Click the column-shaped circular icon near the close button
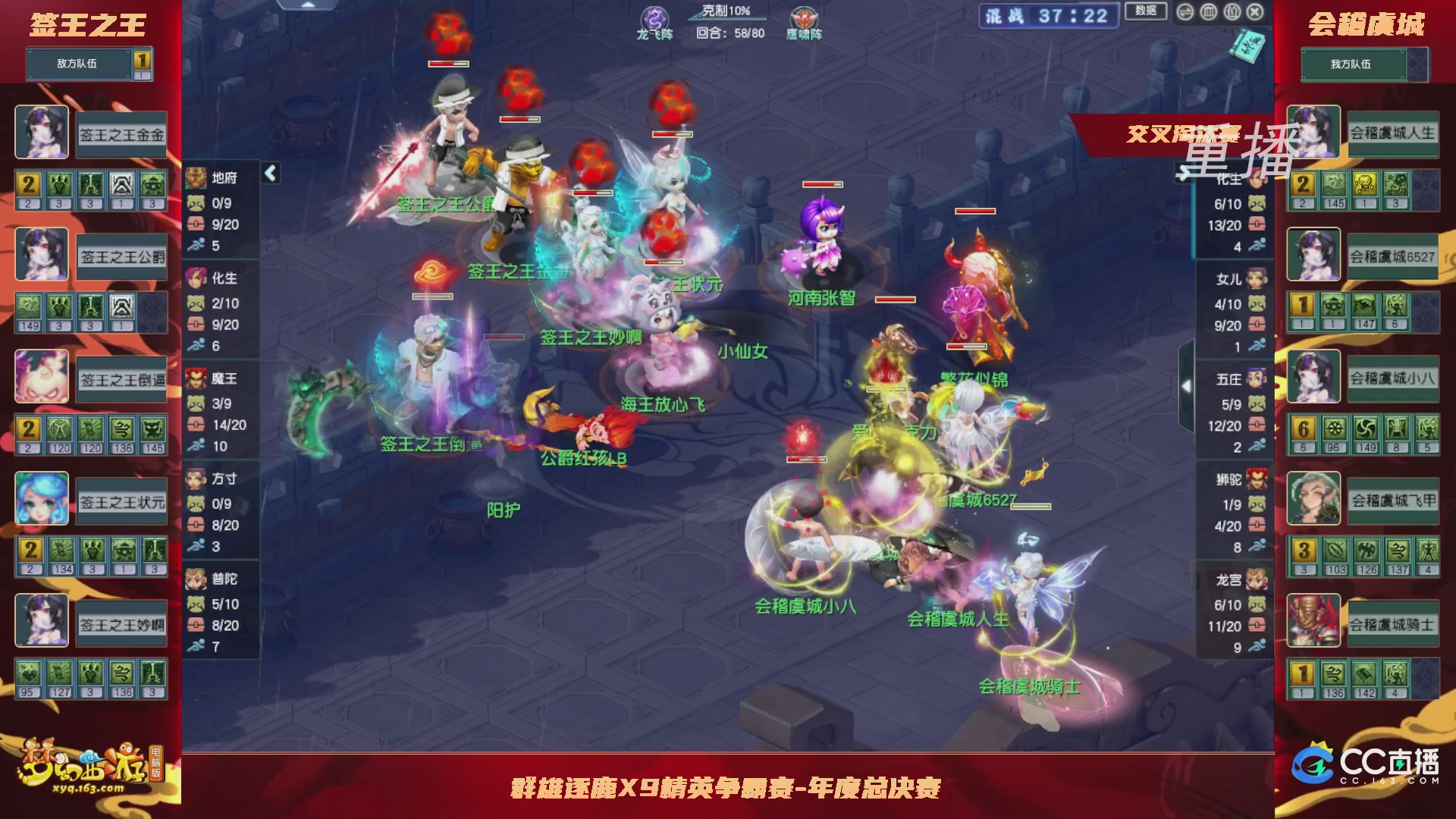1456x819 pixels. click(1210, 12)
